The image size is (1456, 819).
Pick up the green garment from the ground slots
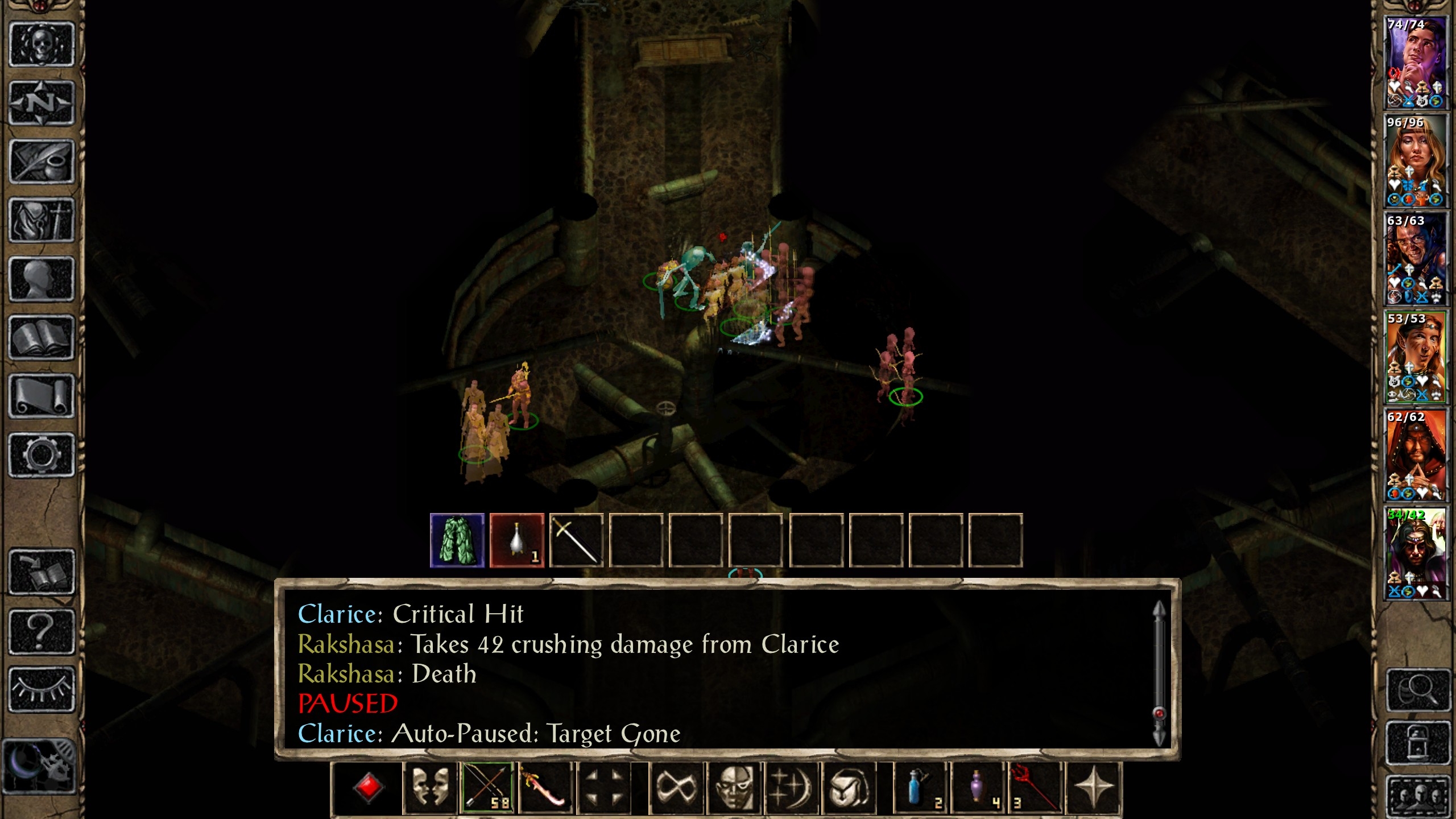pyautogui.click(x=457, y=540)
